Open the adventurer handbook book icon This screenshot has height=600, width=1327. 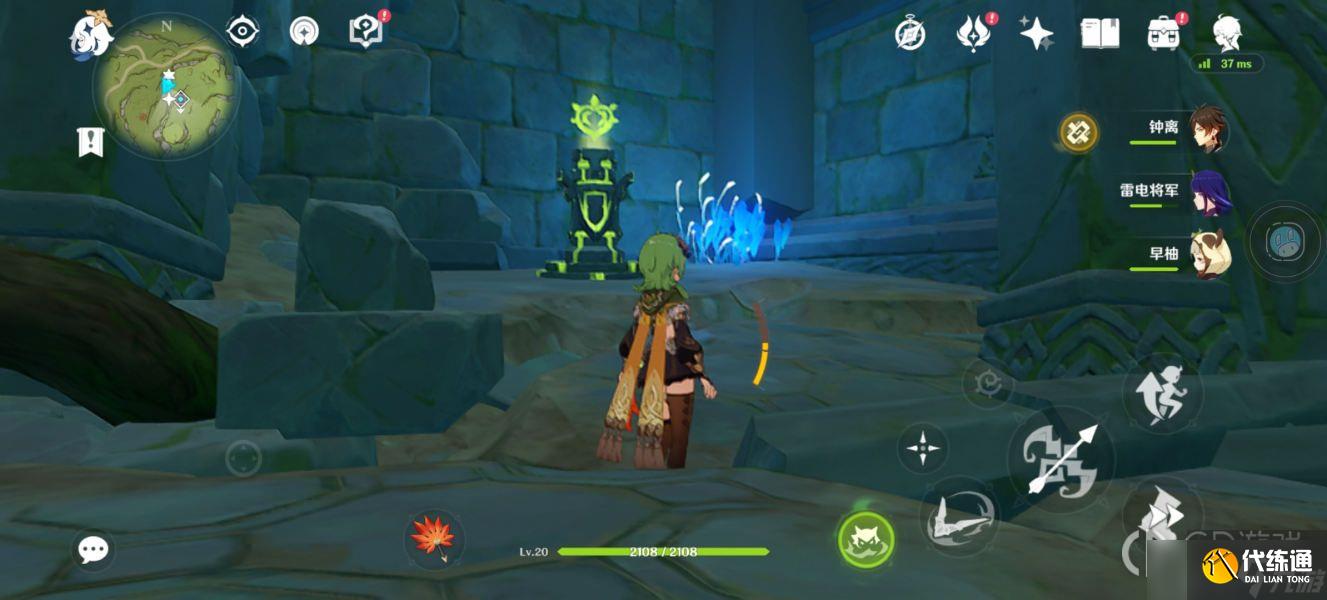click(x=1100, y=33)
